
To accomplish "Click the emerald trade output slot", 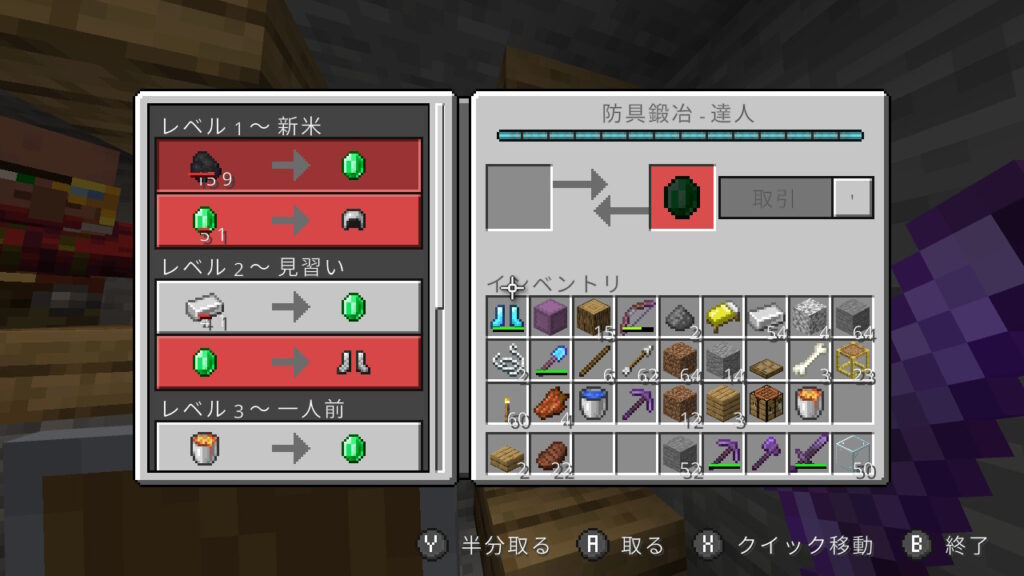I will click(x=682, y=197).
